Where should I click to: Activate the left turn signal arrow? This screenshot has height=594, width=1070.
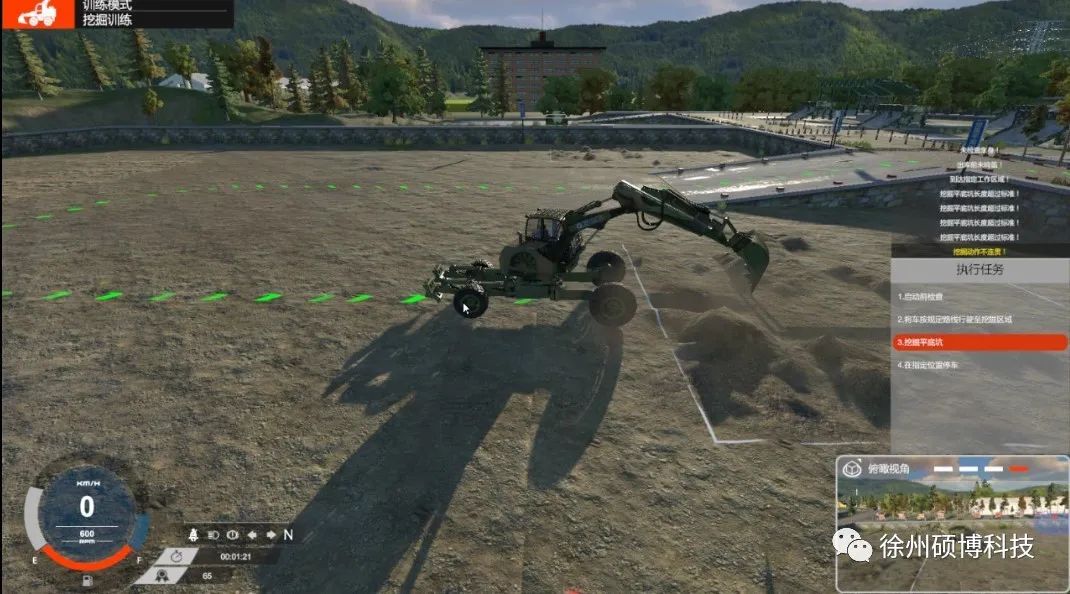click(x=251, y=534)
